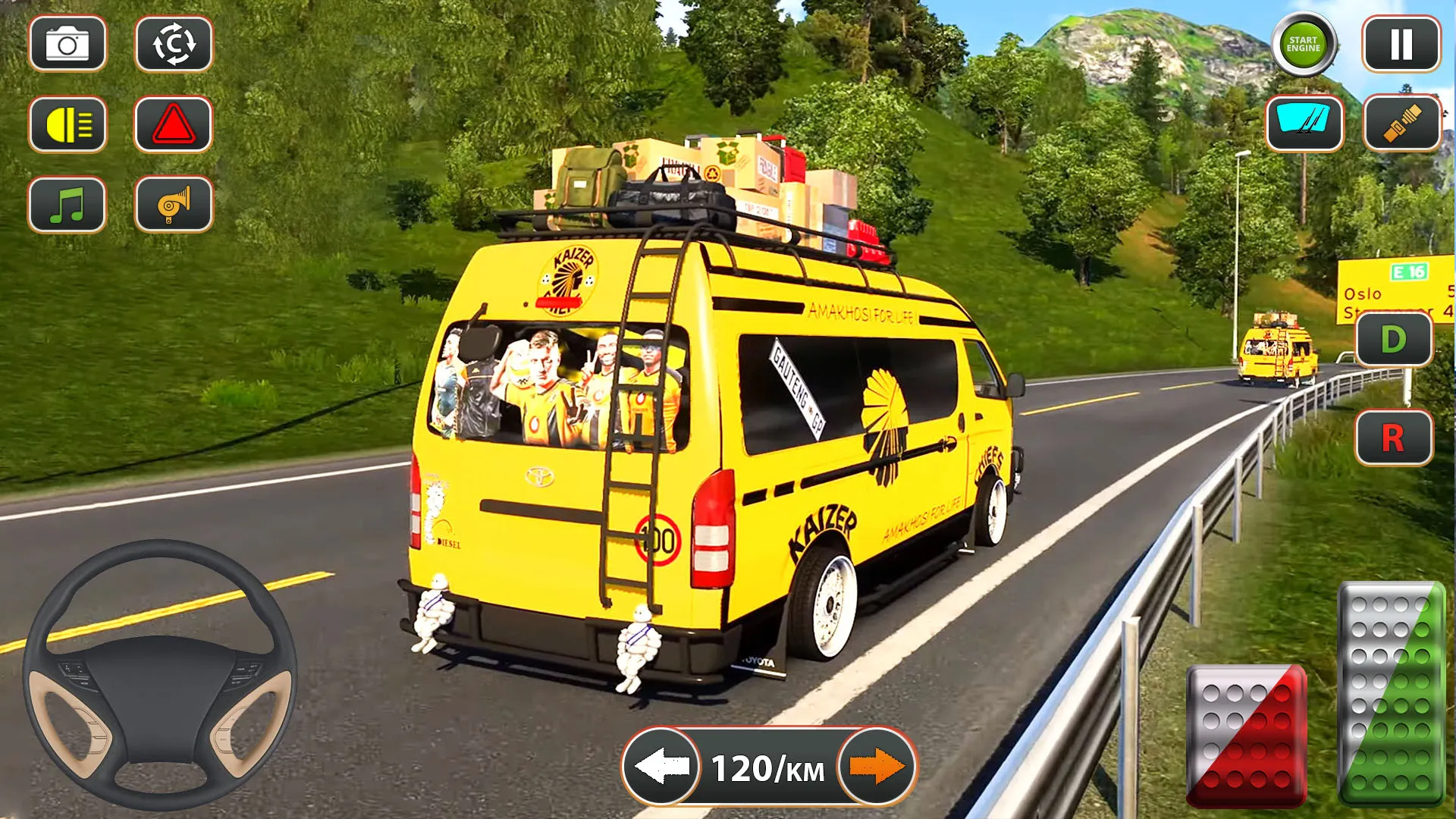Image resolution: width=1456 pixels, height=819 pixels.
Task: Honk the horn
Action: (174, 206)
